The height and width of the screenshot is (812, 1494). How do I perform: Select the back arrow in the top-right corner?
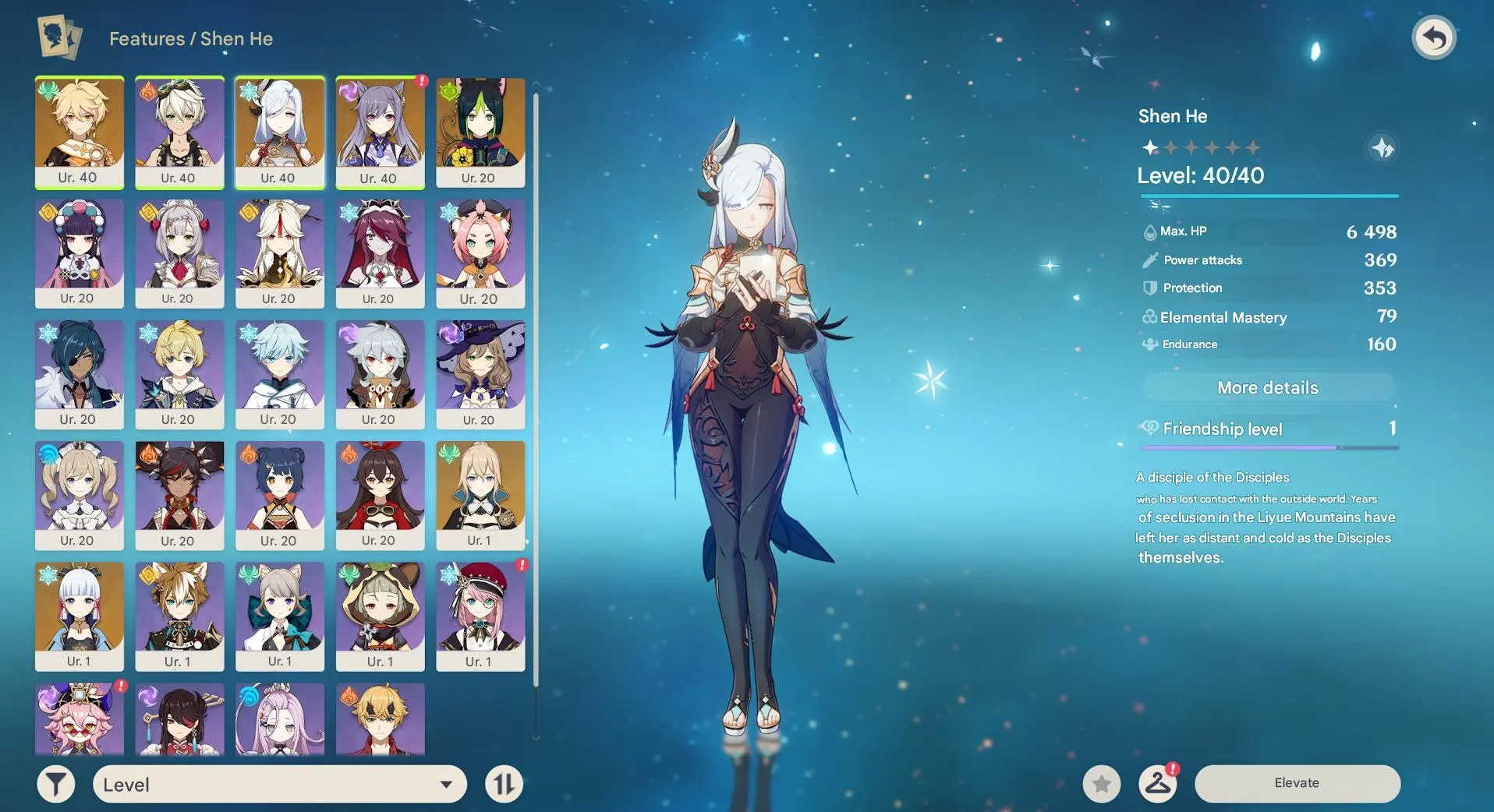tap(1435, 37)
